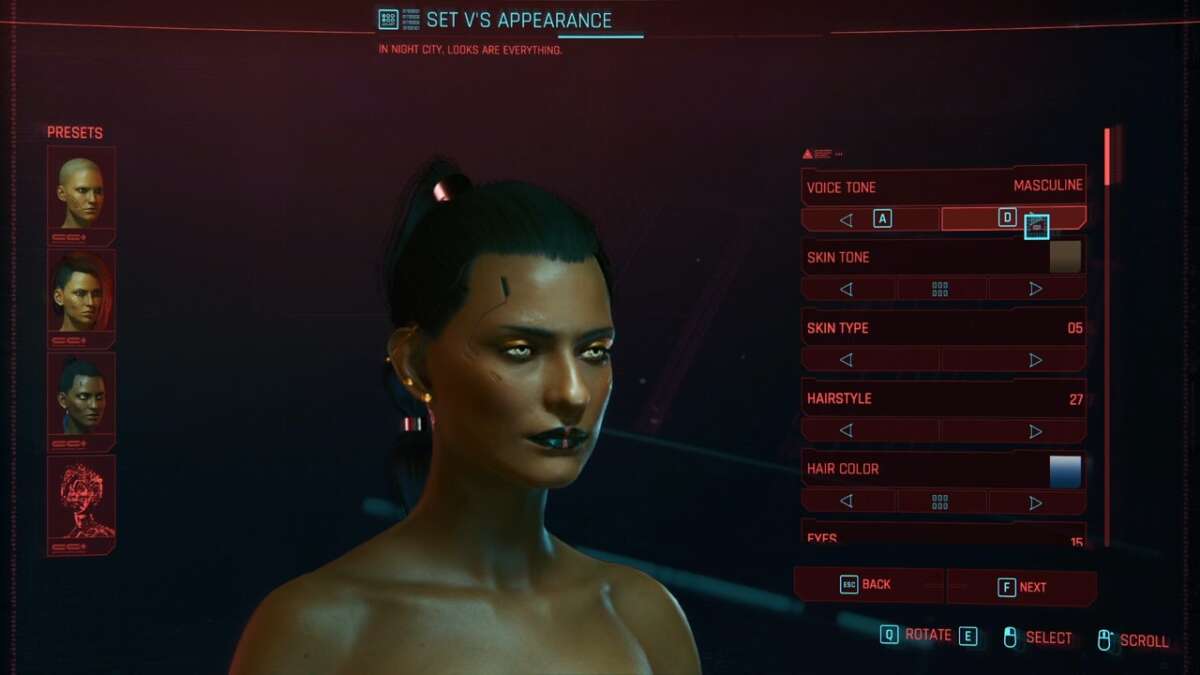
Task: Select next skin type option
Action: pyautogui.click(x=1036, y=360)
